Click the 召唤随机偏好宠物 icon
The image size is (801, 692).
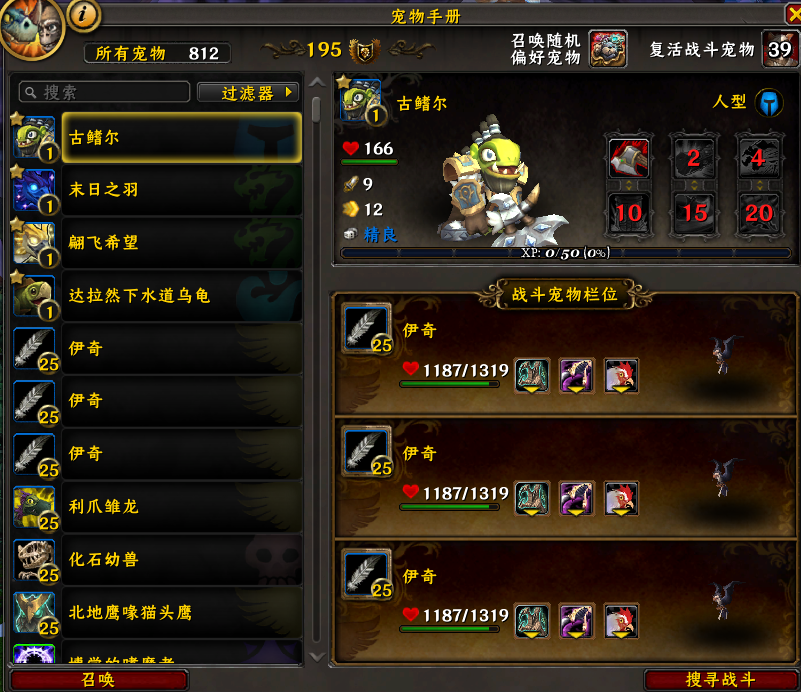pyautogui.click(x=607, y=49)
